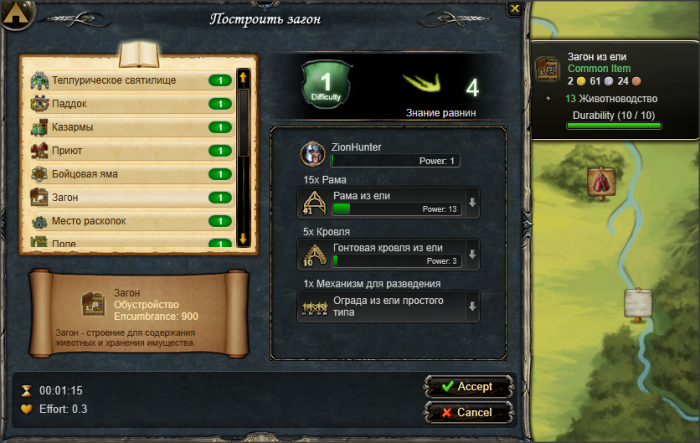Viewport: 700px width, 443px height.
Task: Accept the pen construction
Action: tap(469, 386)
